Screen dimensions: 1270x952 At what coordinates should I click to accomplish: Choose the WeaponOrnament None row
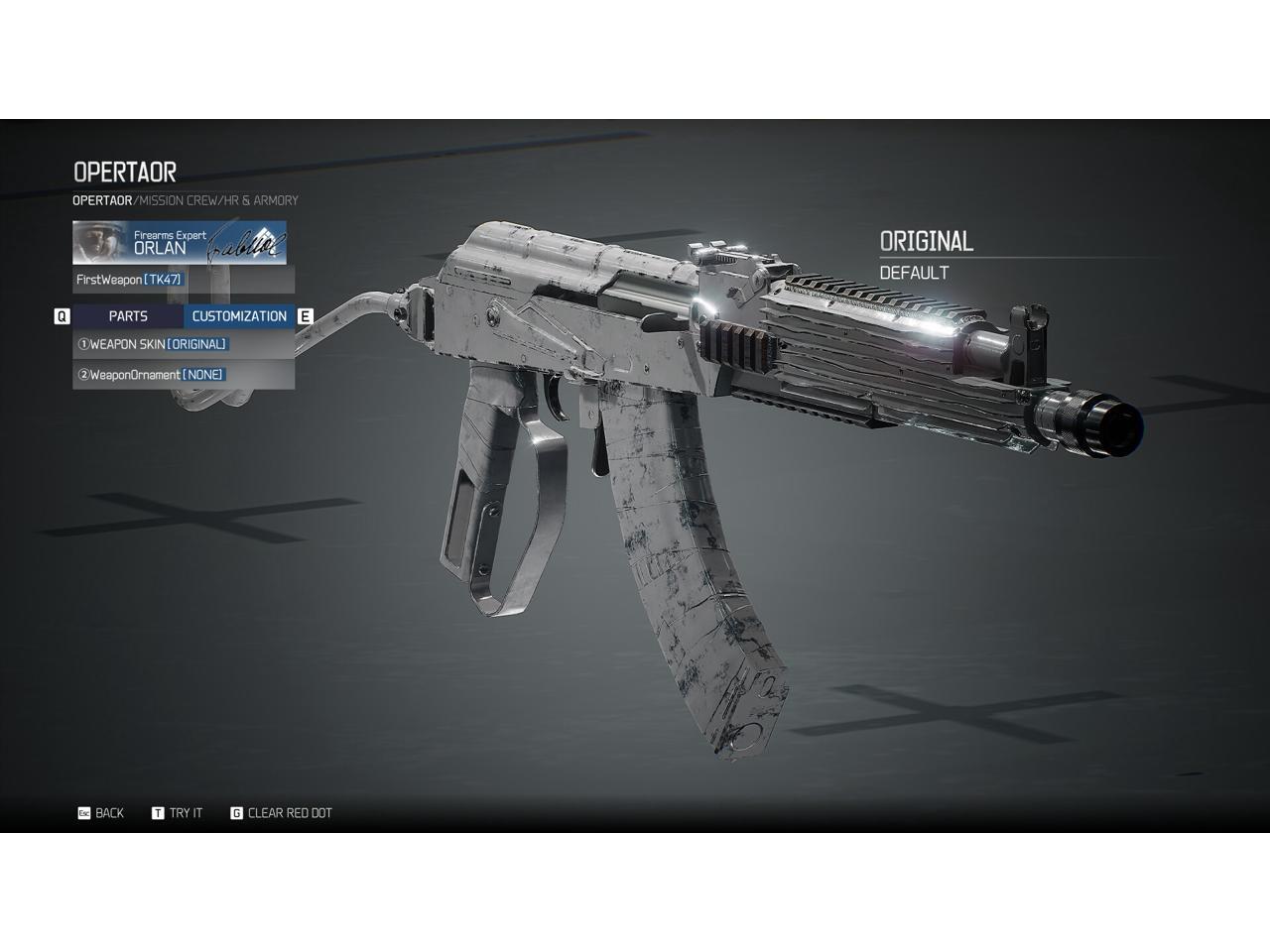[x=184, y=375]
